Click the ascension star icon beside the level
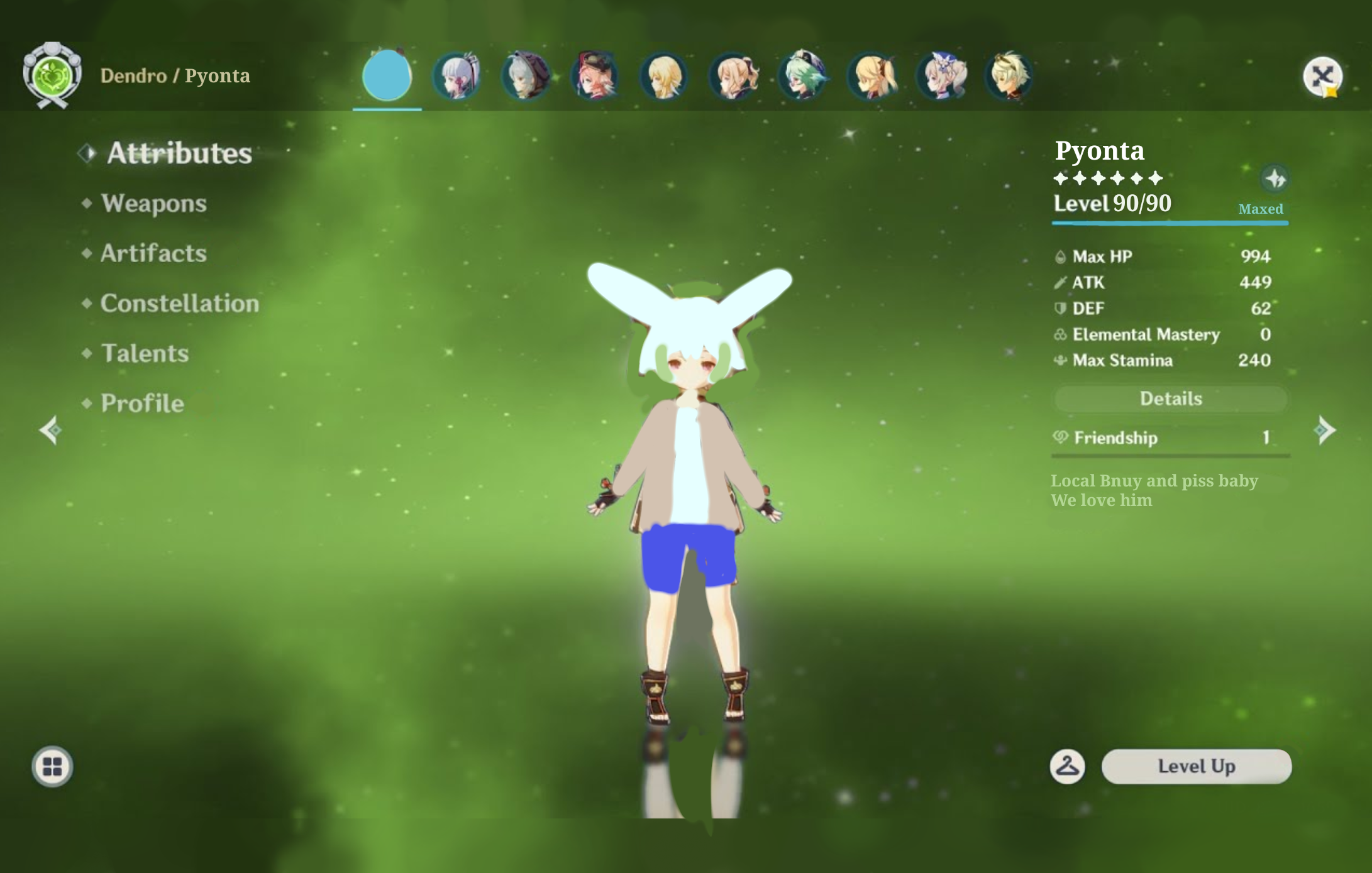 click(1275, 179)
